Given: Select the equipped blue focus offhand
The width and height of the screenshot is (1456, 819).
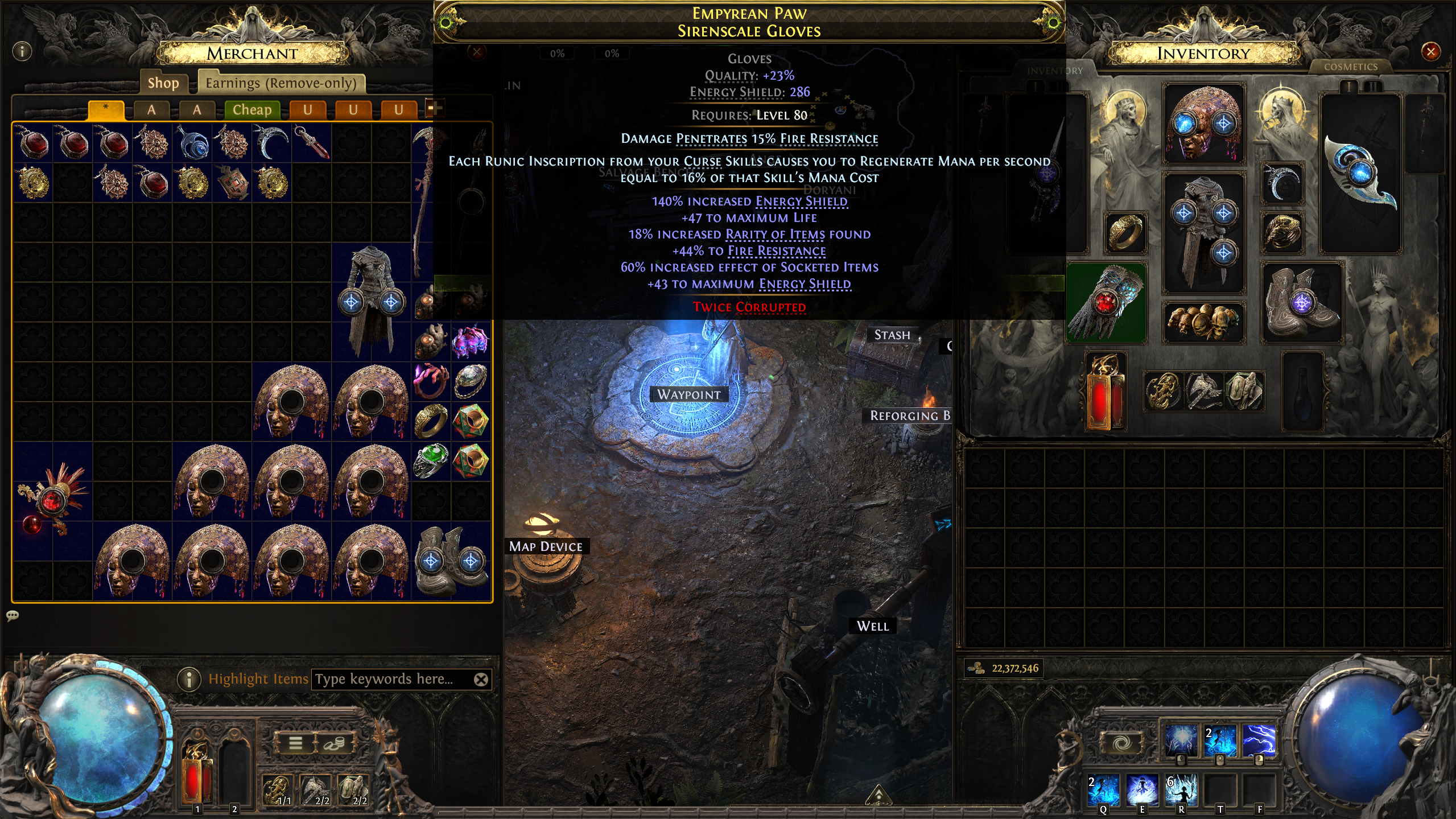Looking at the screenshot, I should coord(1359,173).
